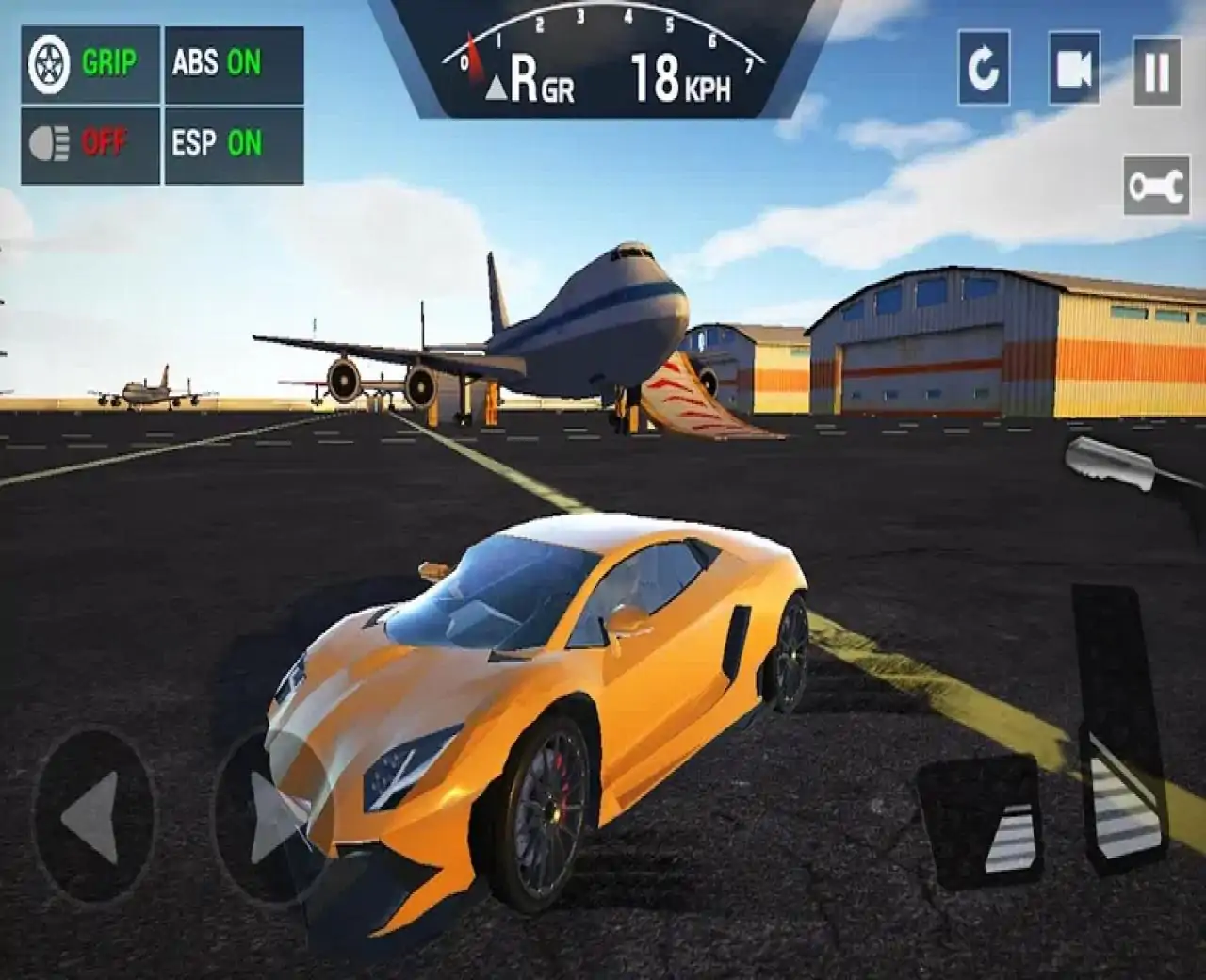1206x980 pixels.
Task: Click the reset car circular arrow button
Action: pos(984,69)
